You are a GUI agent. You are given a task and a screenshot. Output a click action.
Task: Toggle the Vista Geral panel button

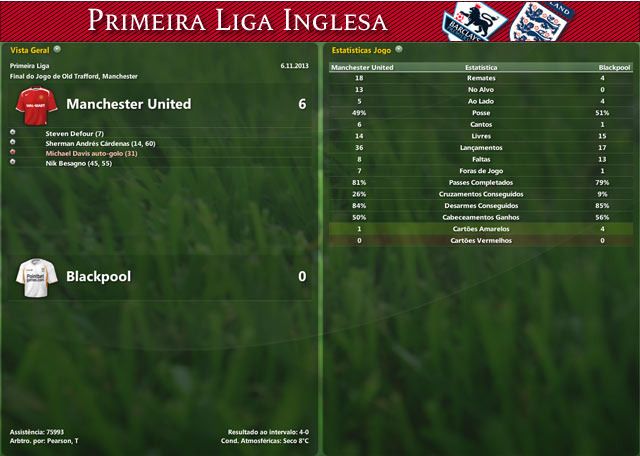[57, 48]
